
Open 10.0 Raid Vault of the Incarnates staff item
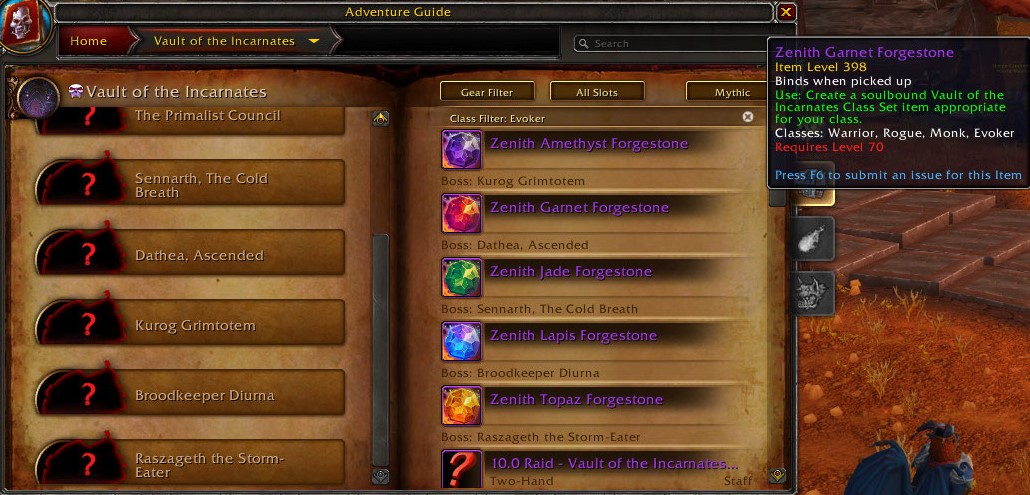pos(613,465)
